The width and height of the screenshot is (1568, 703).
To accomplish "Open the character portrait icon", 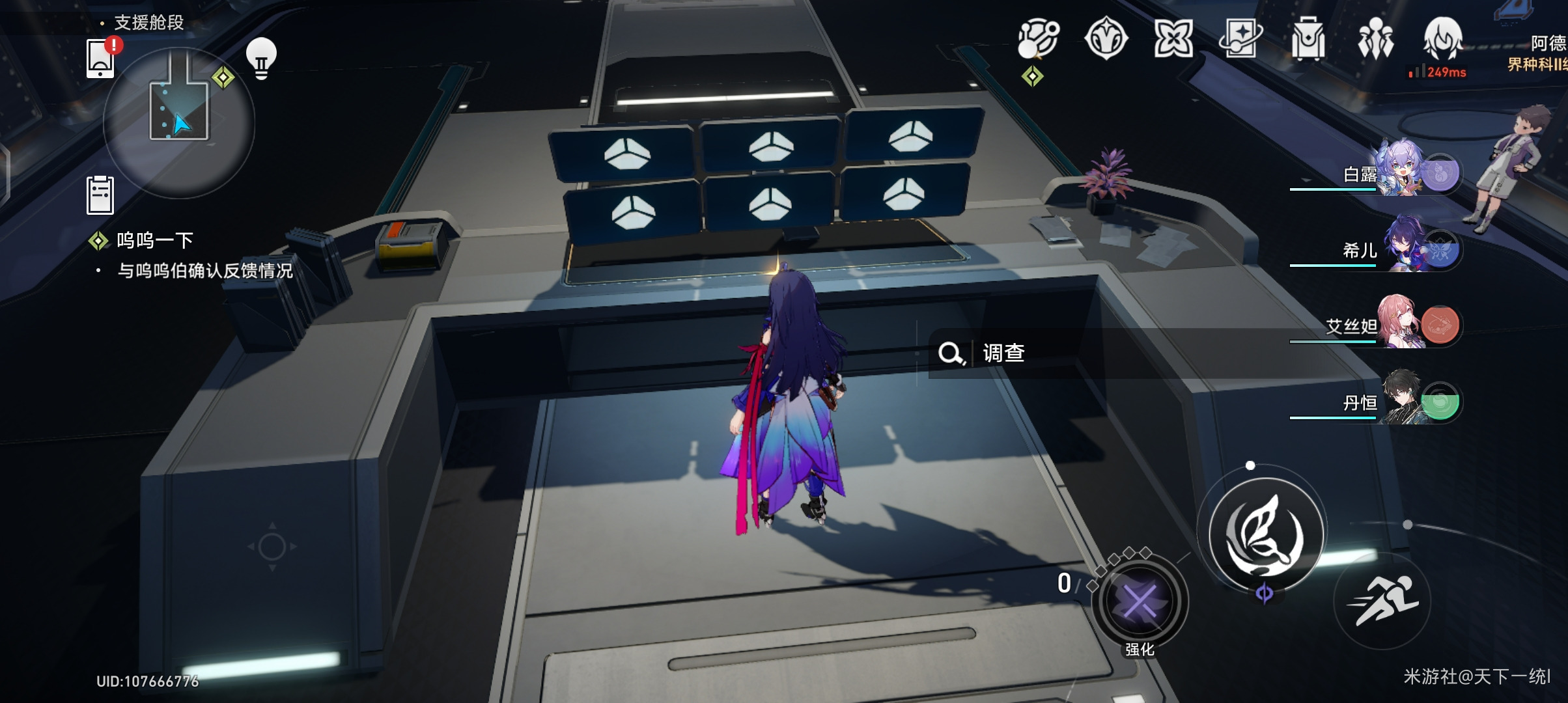I will pyautogui.click(x=1443, y=38).
